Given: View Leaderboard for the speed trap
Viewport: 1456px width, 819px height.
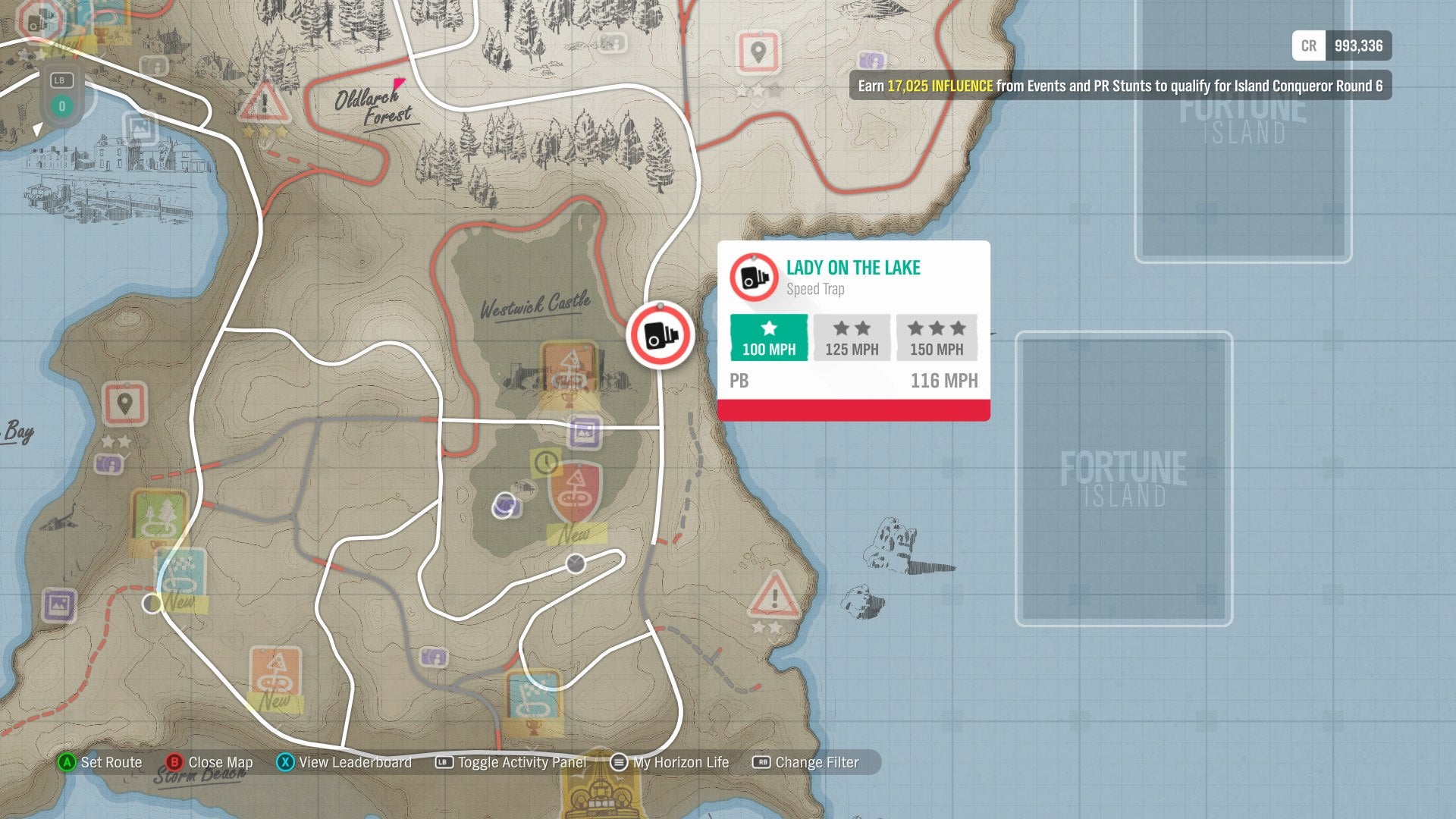Looking at the screenshot, I should click(x=354, y=762).
